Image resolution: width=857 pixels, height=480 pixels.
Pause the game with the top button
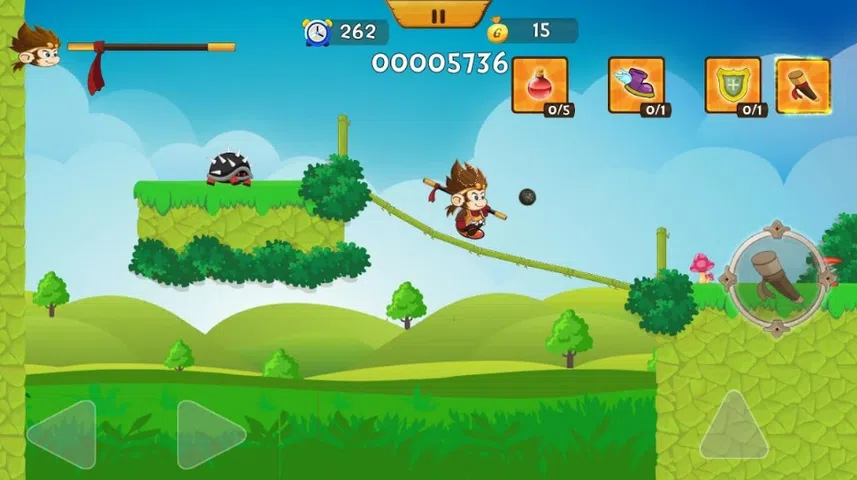[x=438, y=15]
